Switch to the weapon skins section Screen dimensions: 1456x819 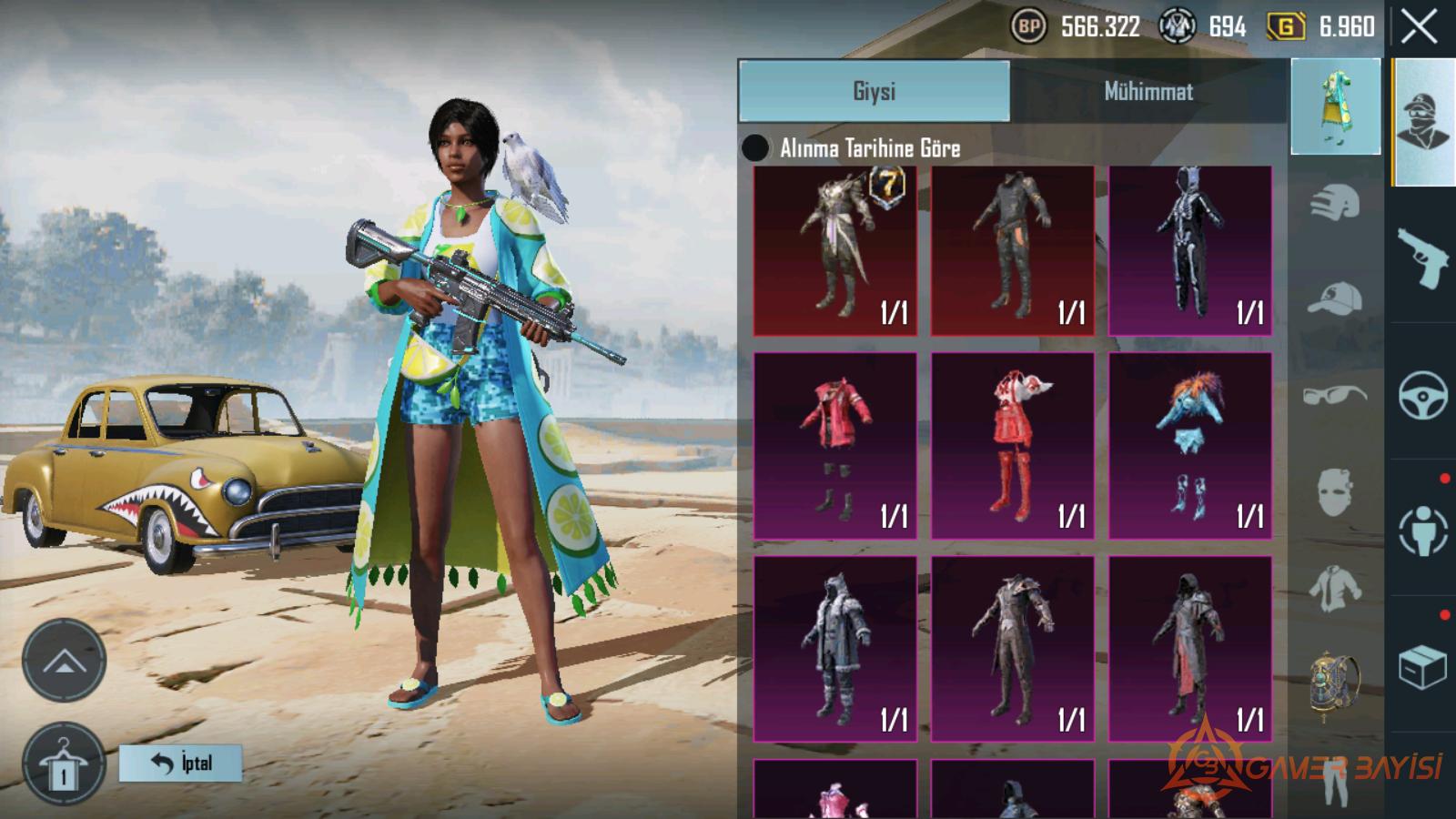pyautogui.click(x=1422, y=258)
